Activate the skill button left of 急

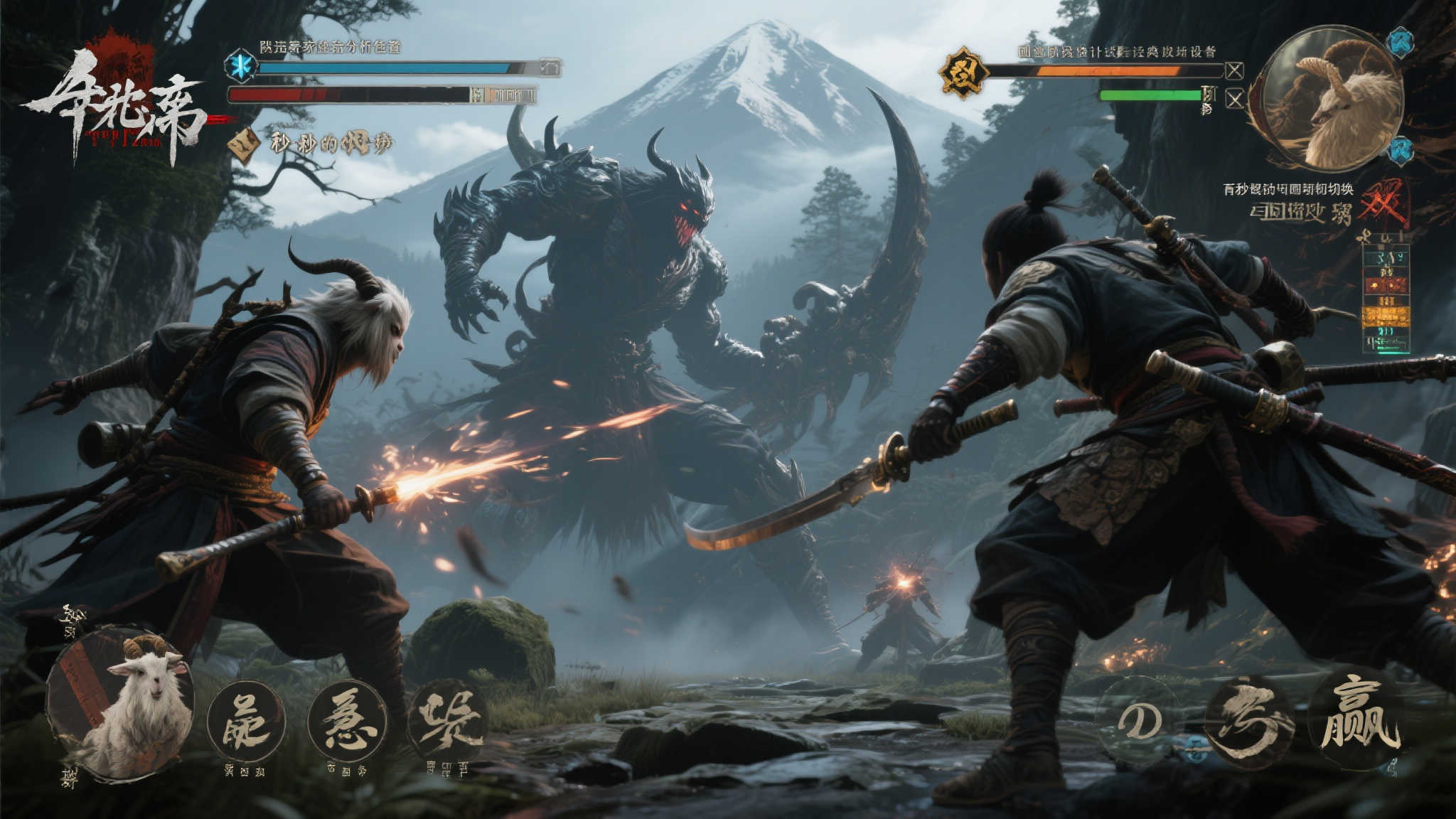(246, 722)
